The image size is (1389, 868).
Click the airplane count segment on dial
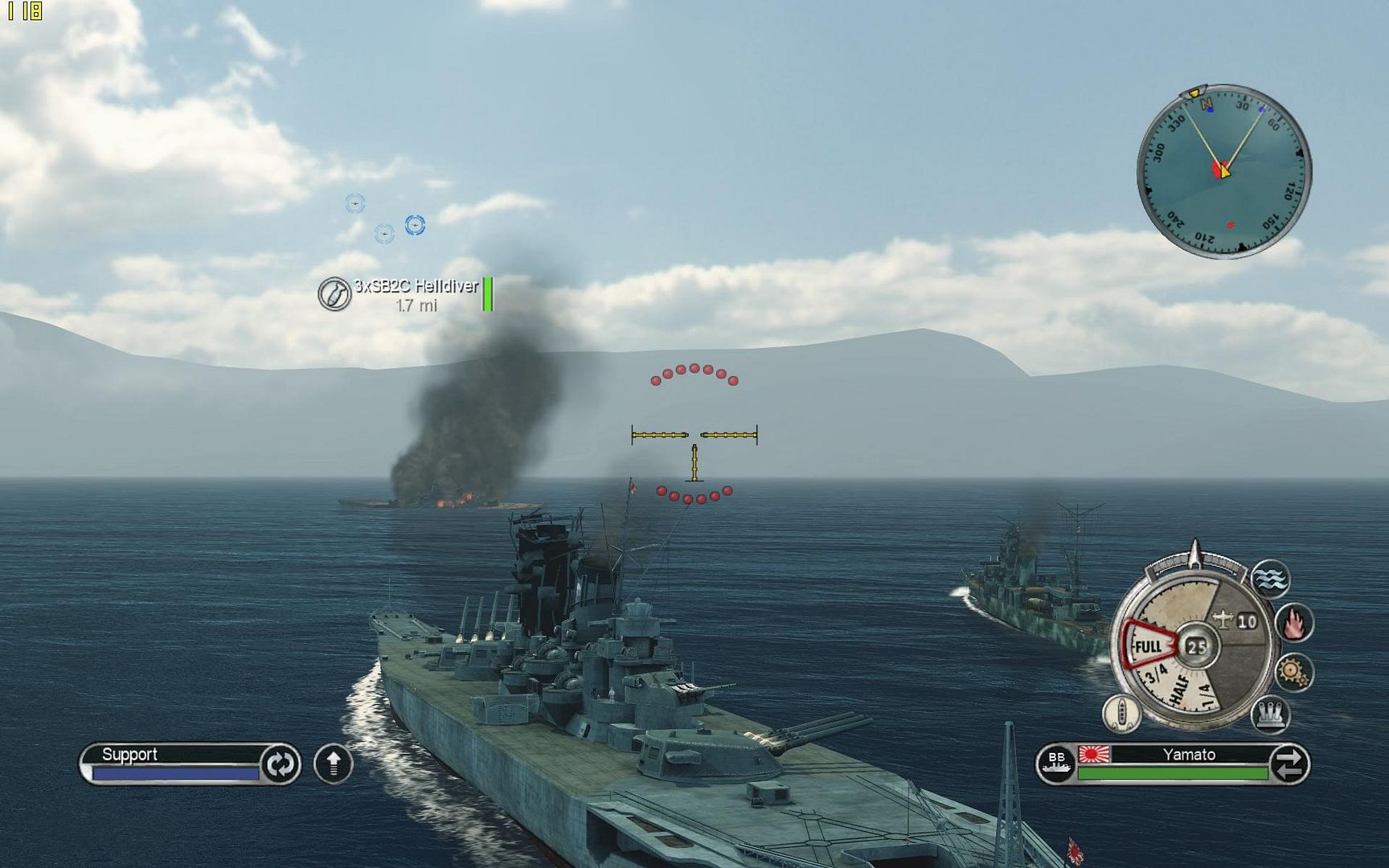click(1236, 620)
